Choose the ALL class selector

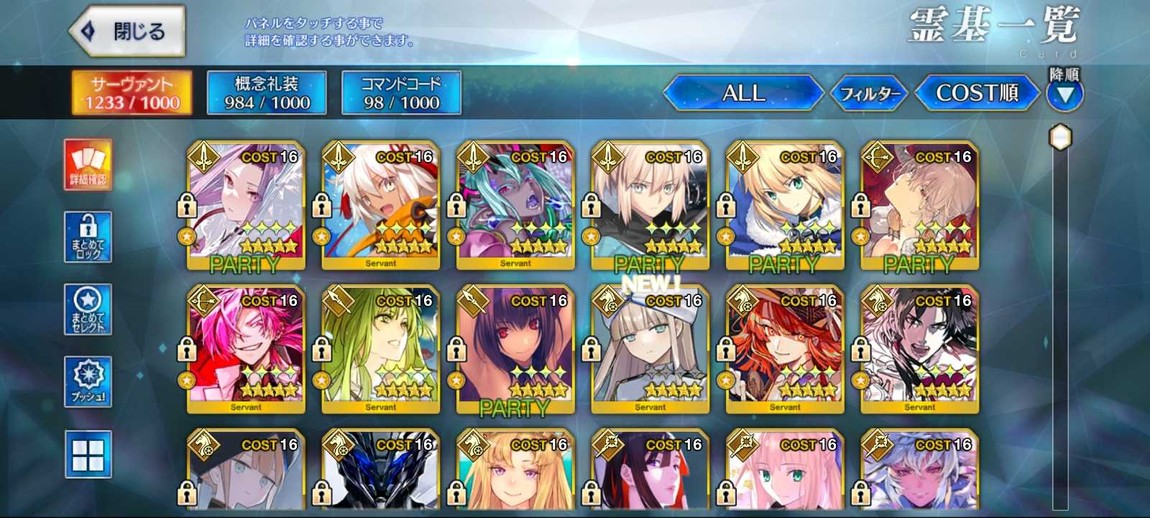pos(743,94)
